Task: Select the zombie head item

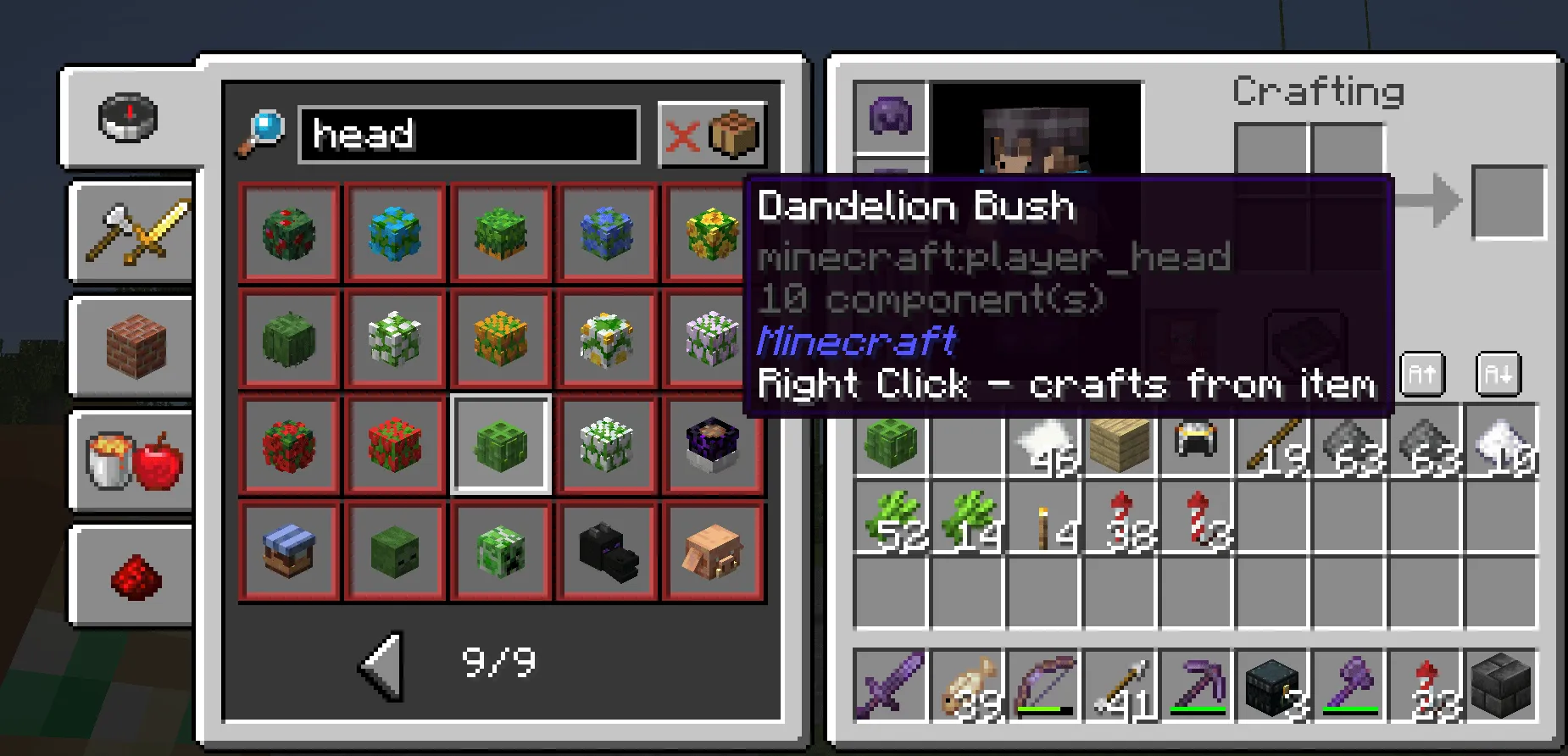Action: click(x=395, y=550)
